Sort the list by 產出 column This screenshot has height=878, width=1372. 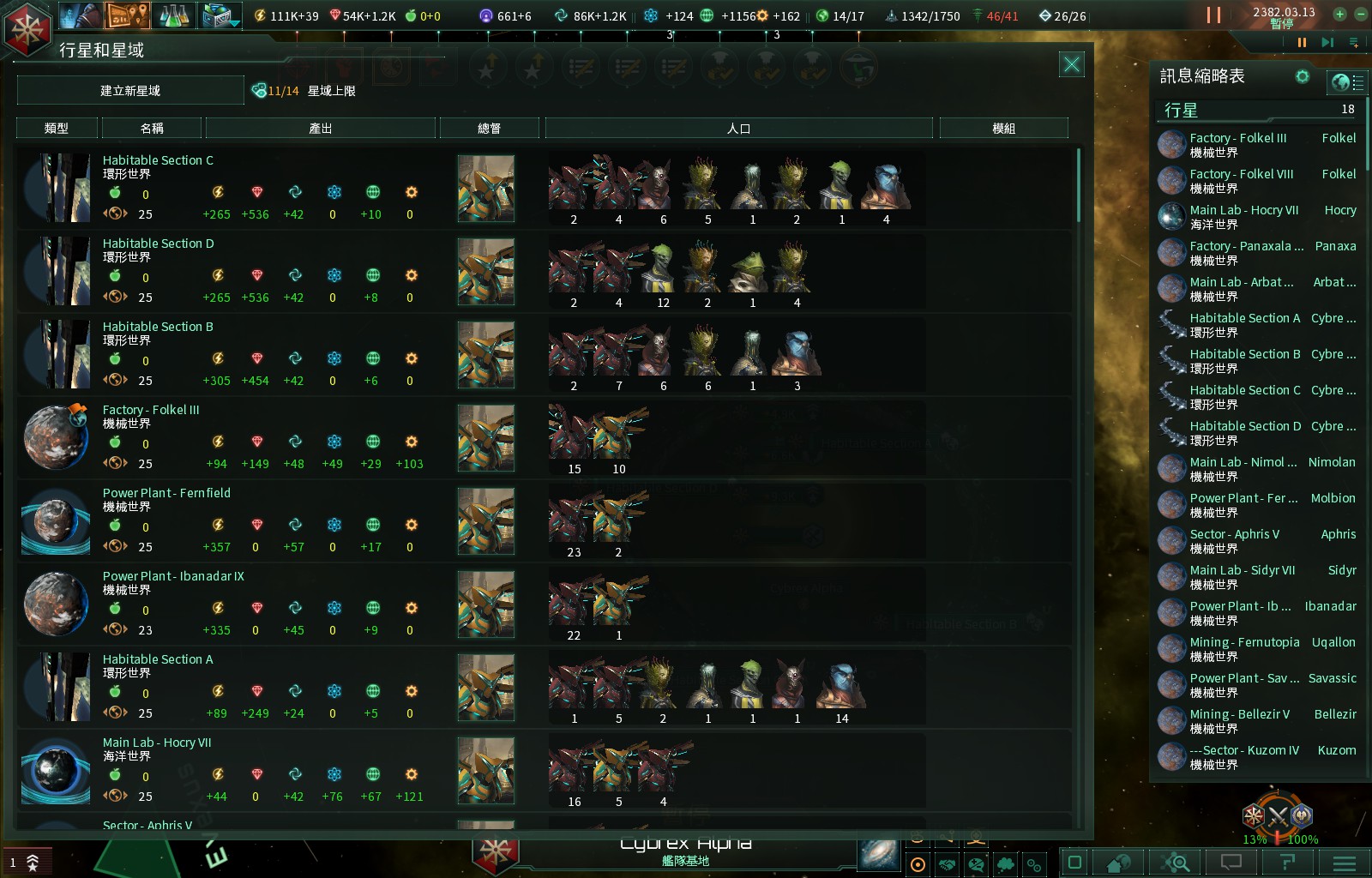(320, 129)
